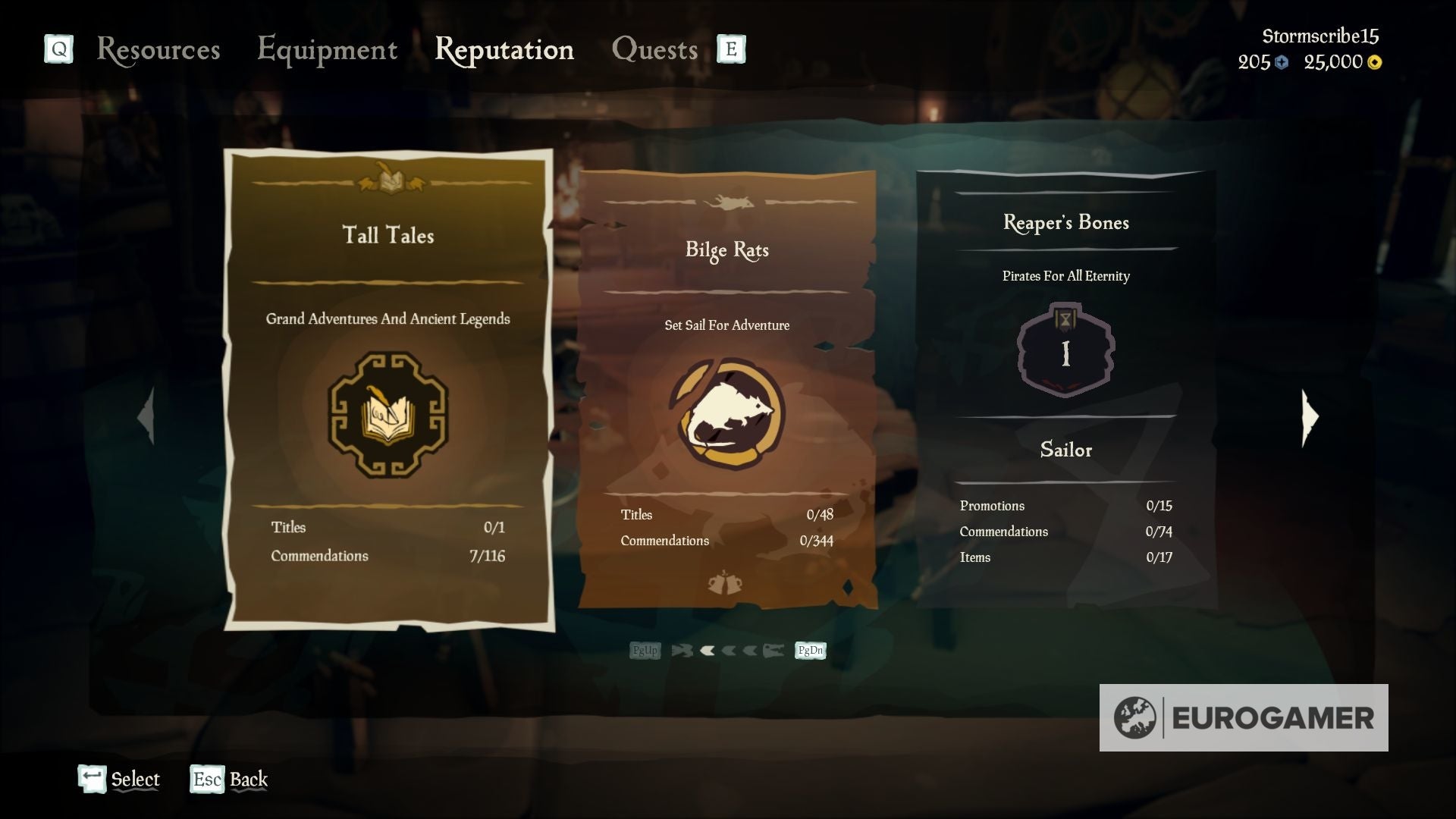This screenshot has width=1456, height=819.
Task: Select the tankards icon below Bilge Rats commendations
Action: 726,581
